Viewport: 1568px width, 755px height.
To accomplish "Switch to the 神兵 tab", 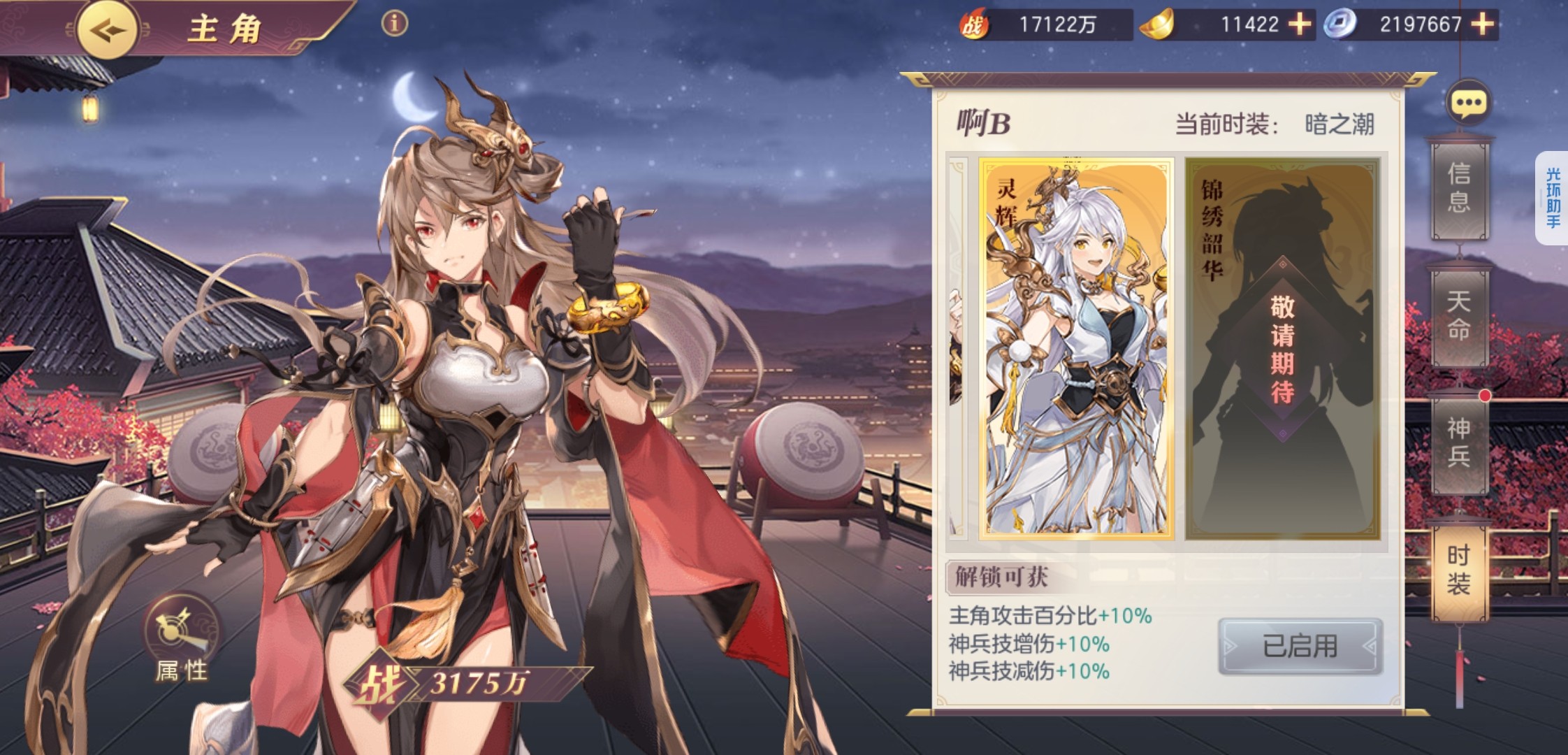I will point(1459,441).
